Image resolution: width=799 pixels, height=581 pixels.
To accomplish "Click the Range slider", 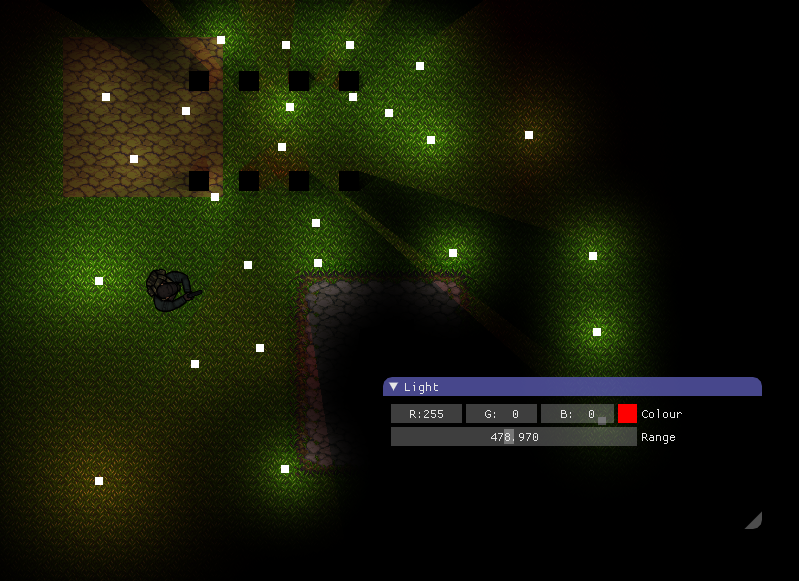I will [513, 437].
